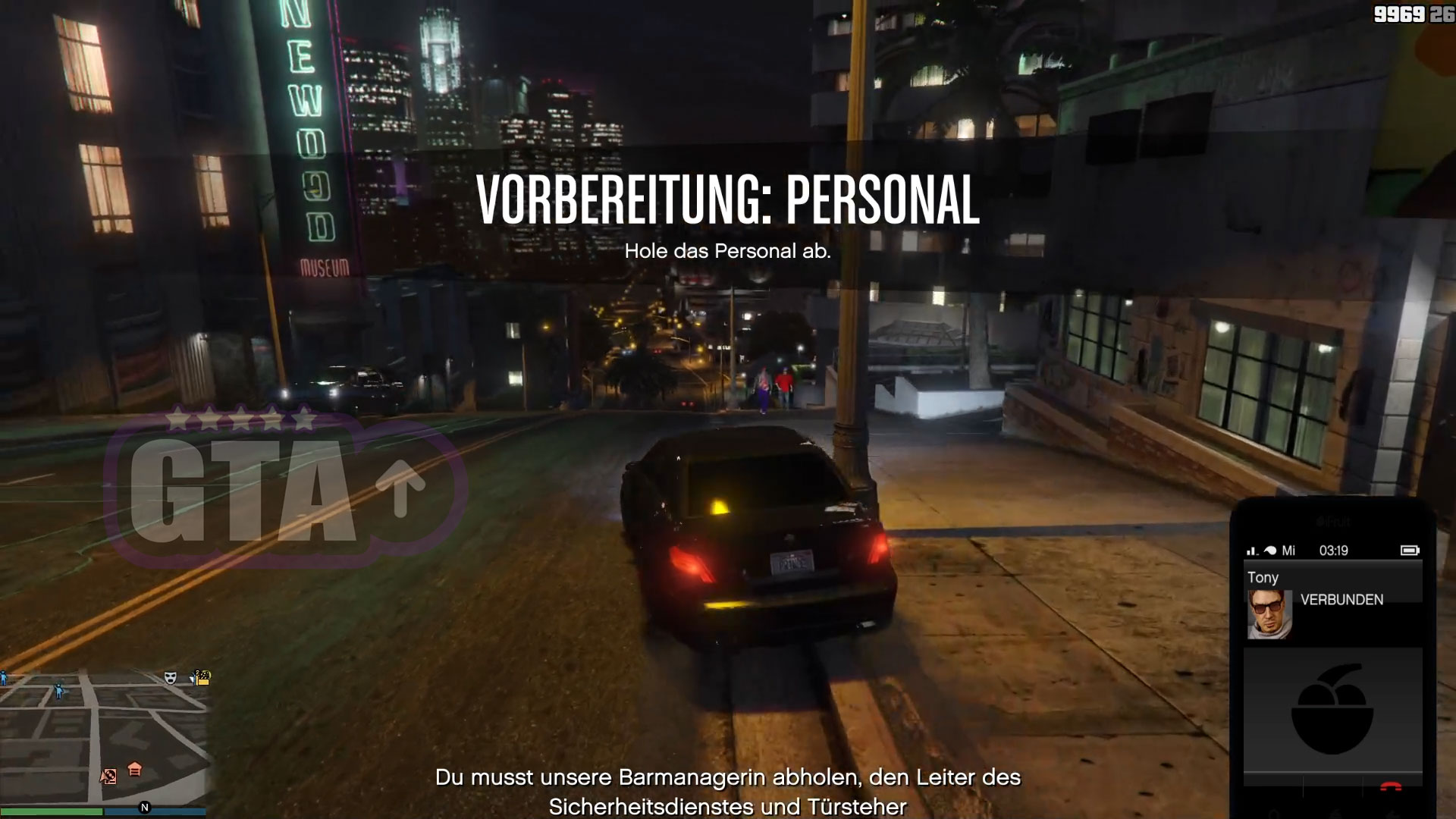Click the nightclub turntable marker on the minimap
The height and width of the screenshot is (819, 1456).
[x=108, y=776]
